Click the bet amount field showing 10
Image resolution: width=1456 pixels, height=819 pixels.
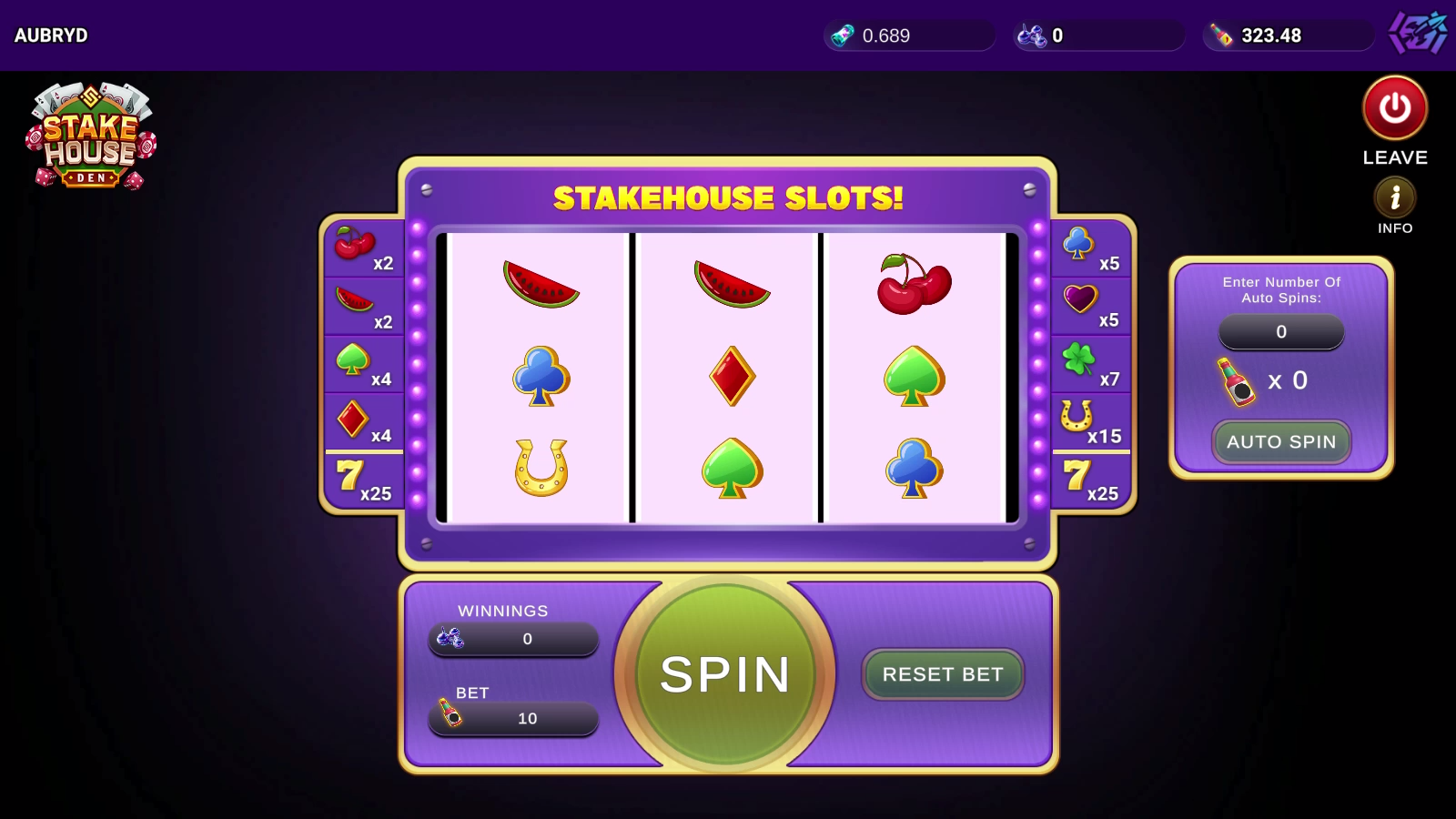tap(514, 718)
